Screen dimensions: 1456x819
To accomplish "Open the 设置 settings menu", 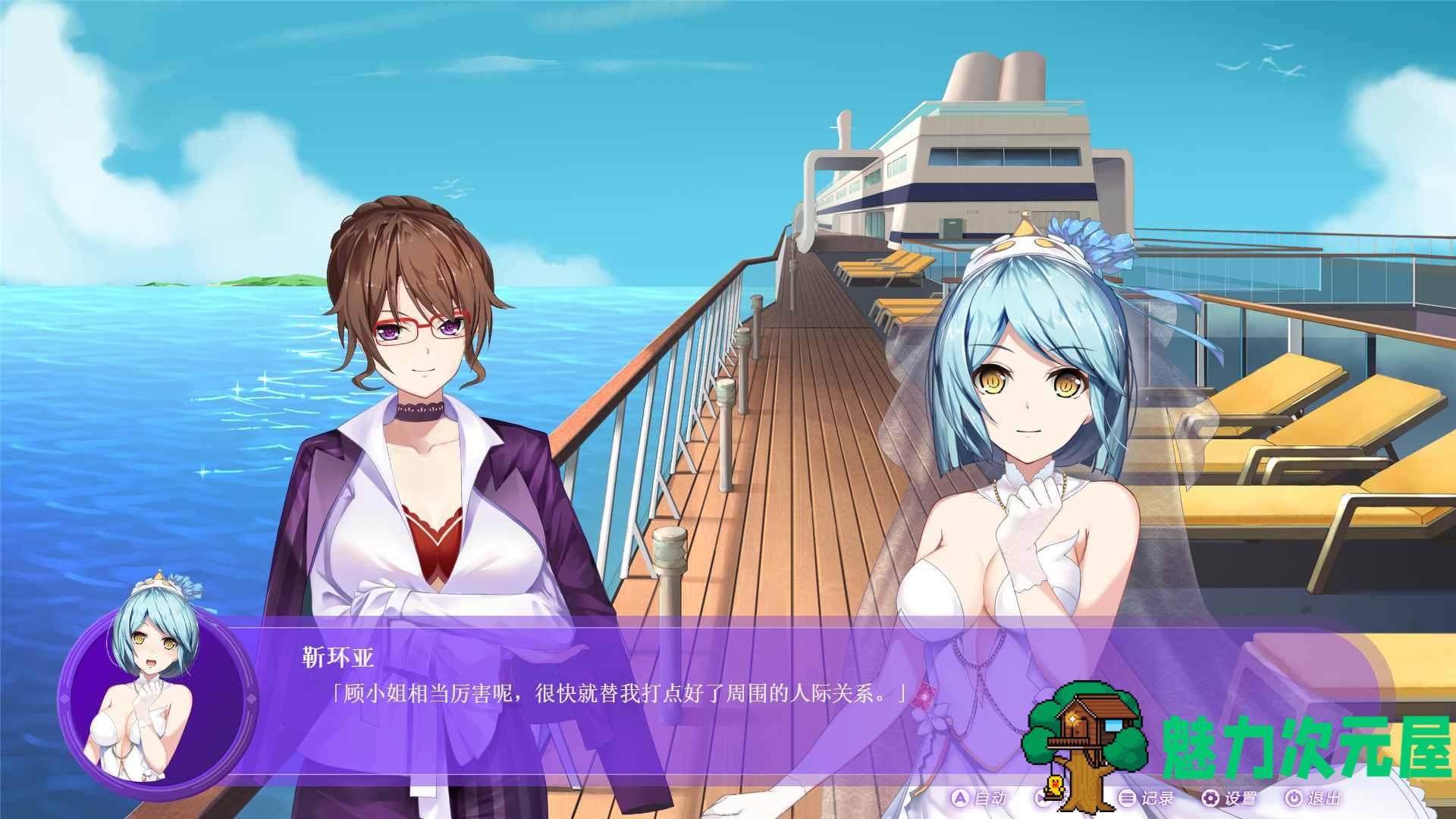I will click(x=1229, y=798).
